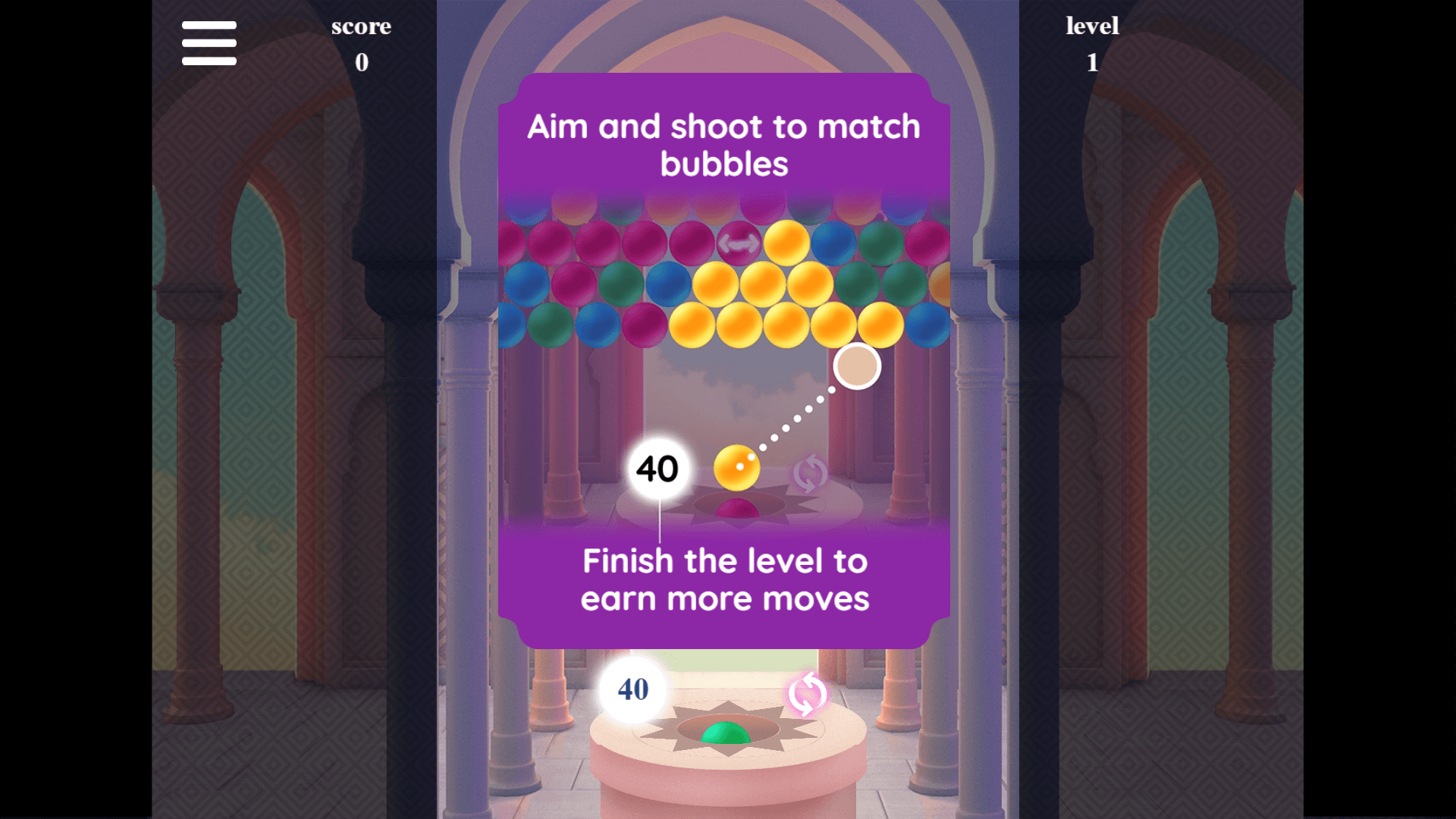This screenshot has width=1456, height=819.
Task: Click the Aim and shoot instruction text
Action: click(x=724, y=143)
